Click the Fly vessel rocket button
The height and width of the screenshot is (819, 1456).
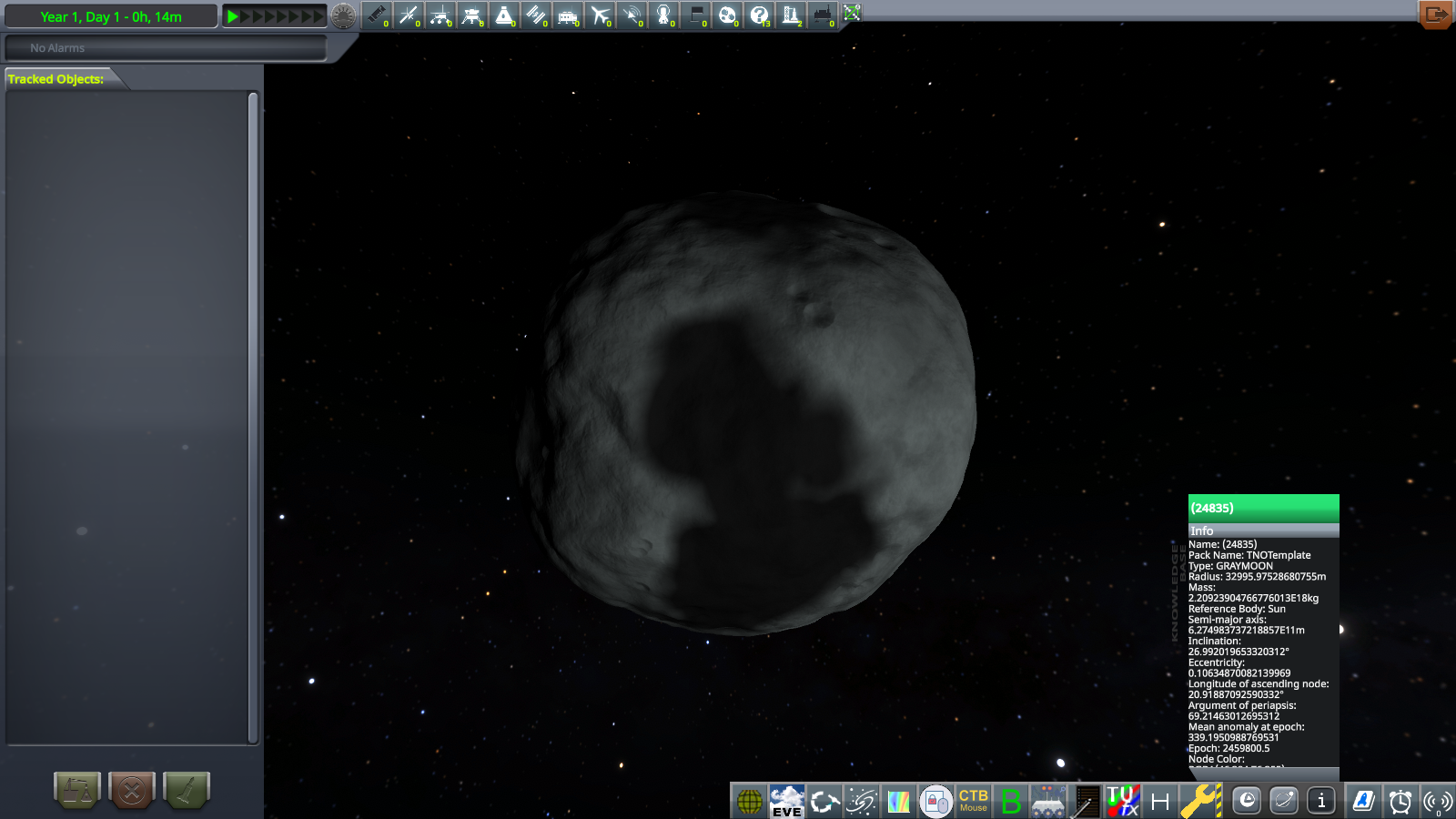coord(187,790)
